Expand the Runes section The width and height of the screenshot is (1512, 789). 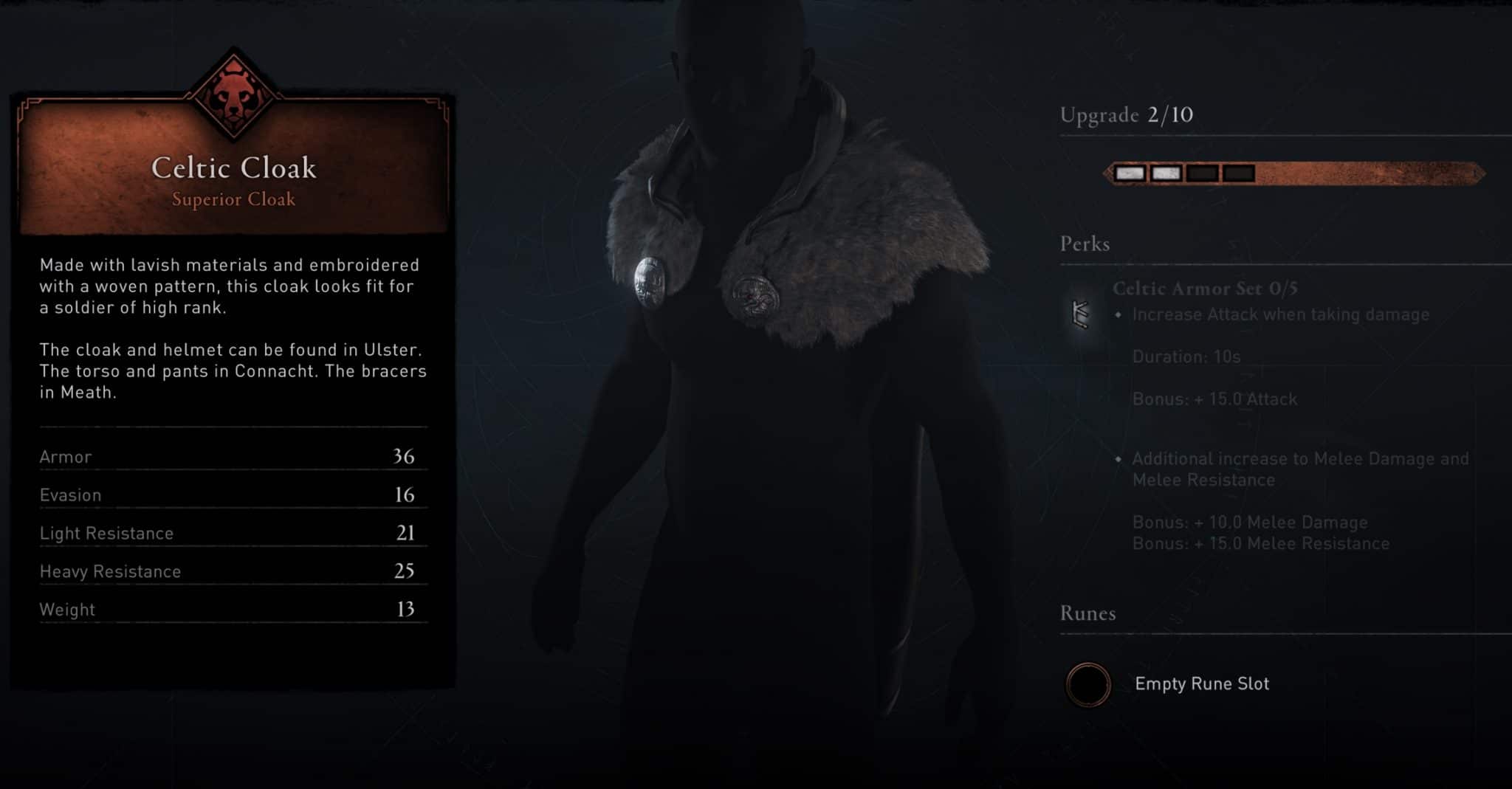pos(1087,613)
